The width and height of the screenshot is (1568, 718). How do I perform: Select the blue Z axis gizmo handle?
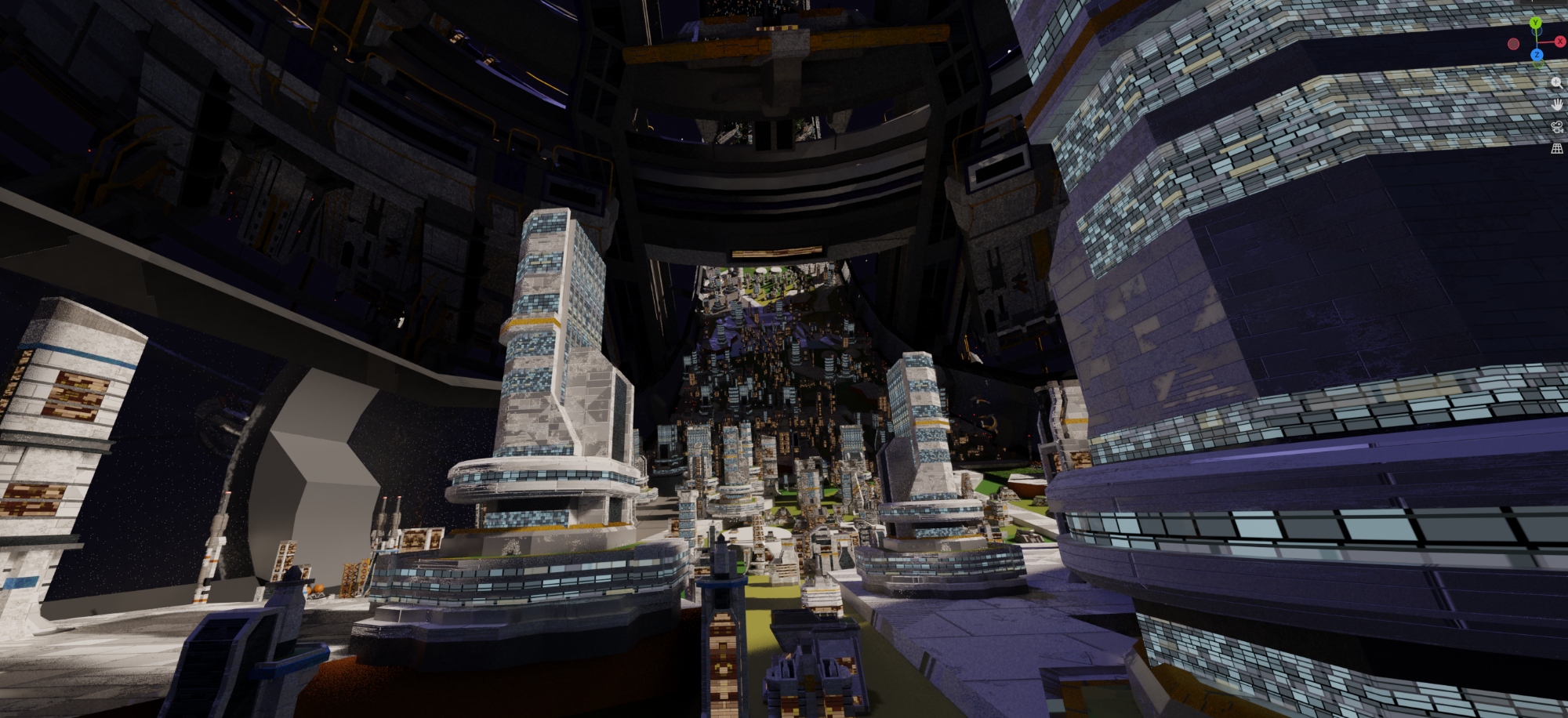pos(1537,55)
